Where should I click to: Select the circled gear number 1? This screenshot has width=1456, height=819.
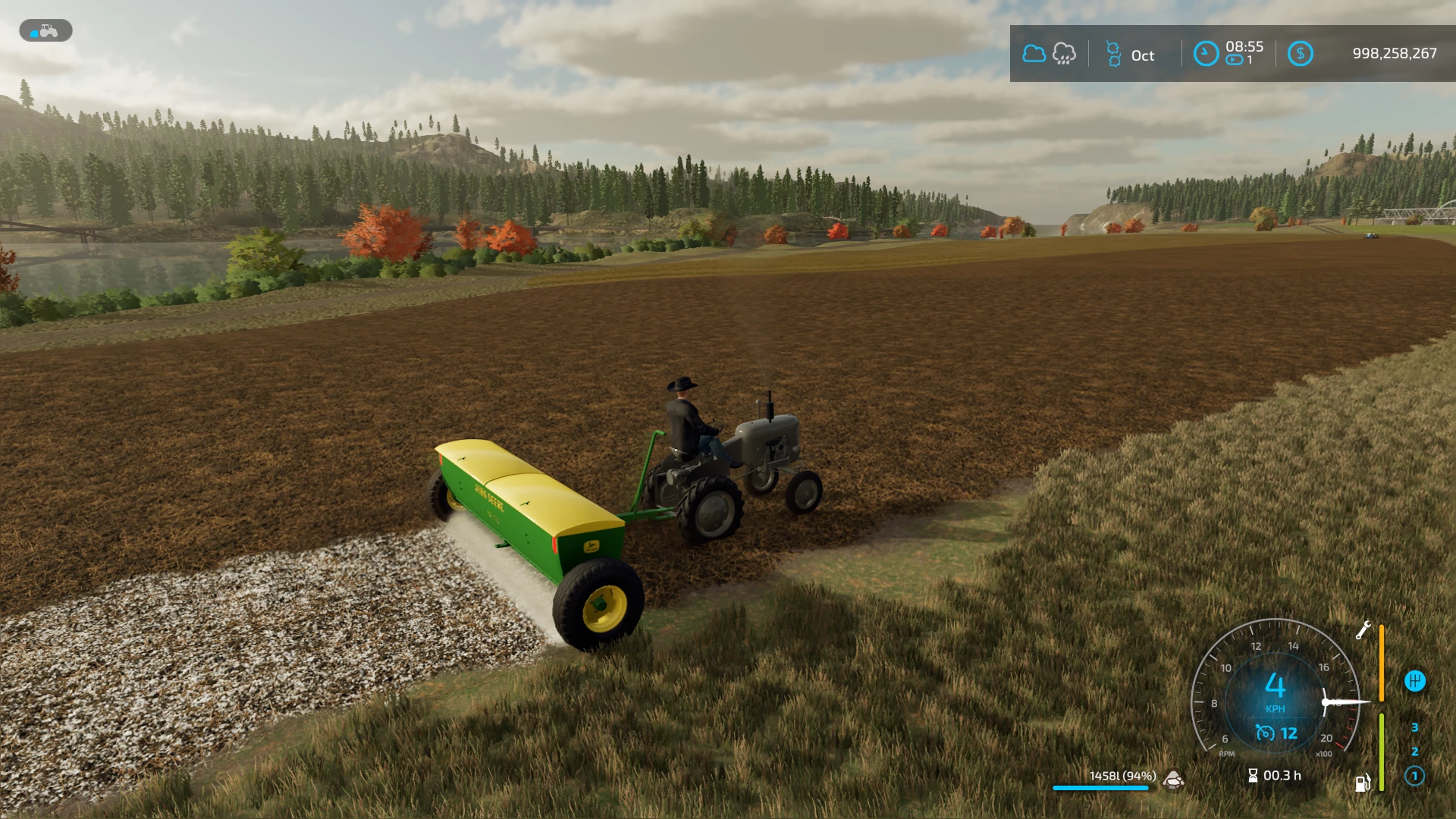click(1414, 776)
